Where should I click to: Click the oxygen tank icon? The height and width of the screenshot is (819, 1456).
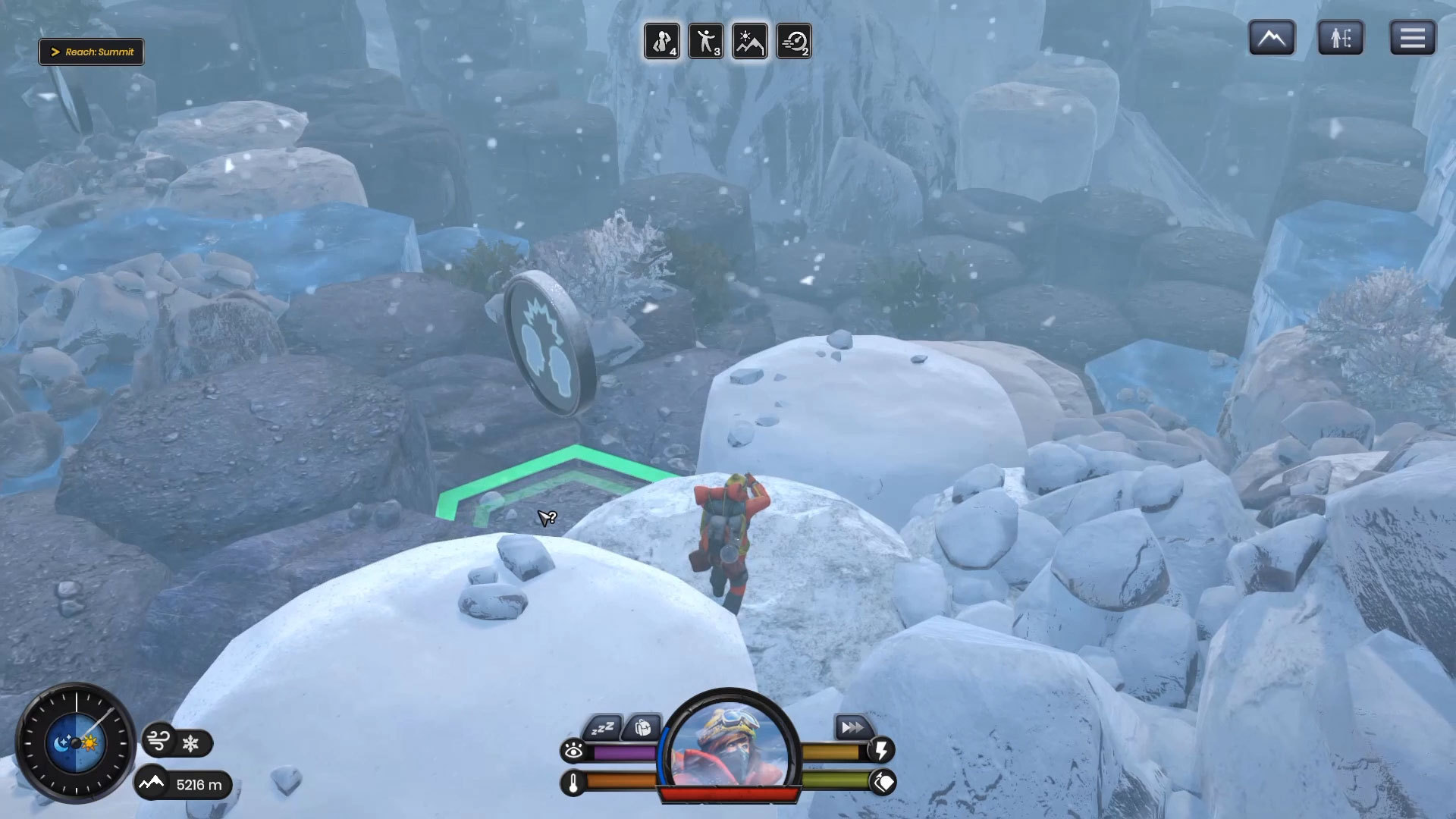point(883,782)
